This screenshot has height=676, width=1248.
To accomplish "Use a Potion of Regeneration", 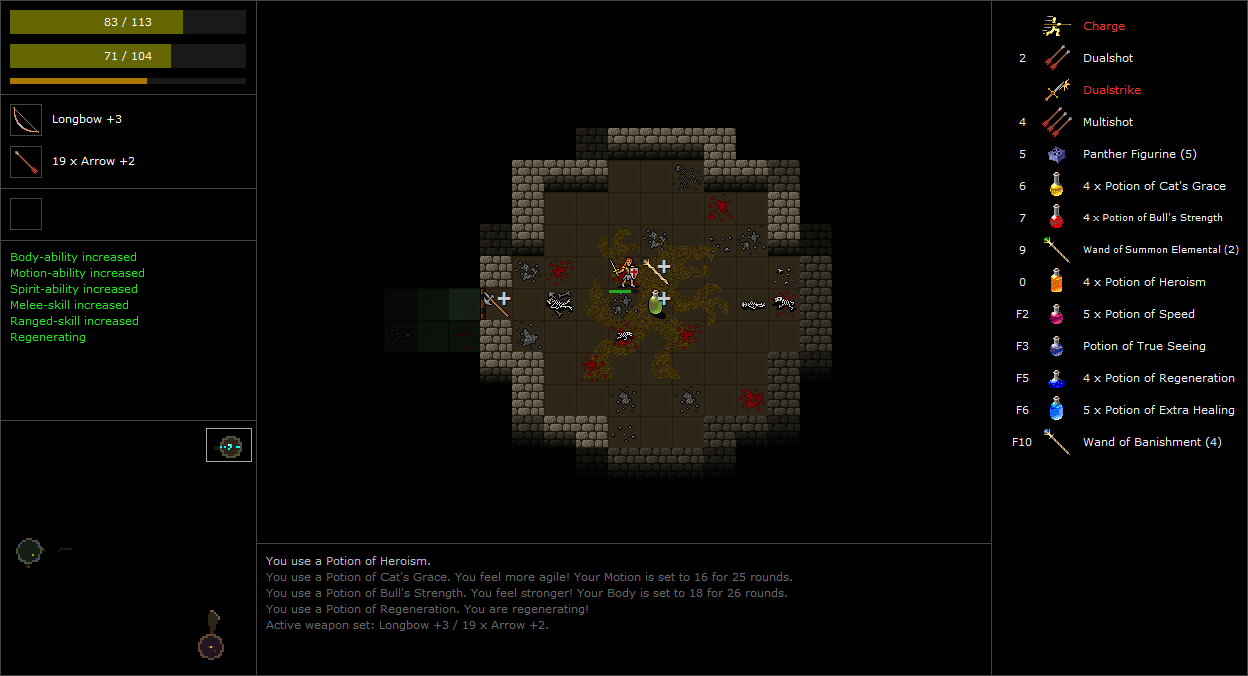I will tap(1158, 378).
